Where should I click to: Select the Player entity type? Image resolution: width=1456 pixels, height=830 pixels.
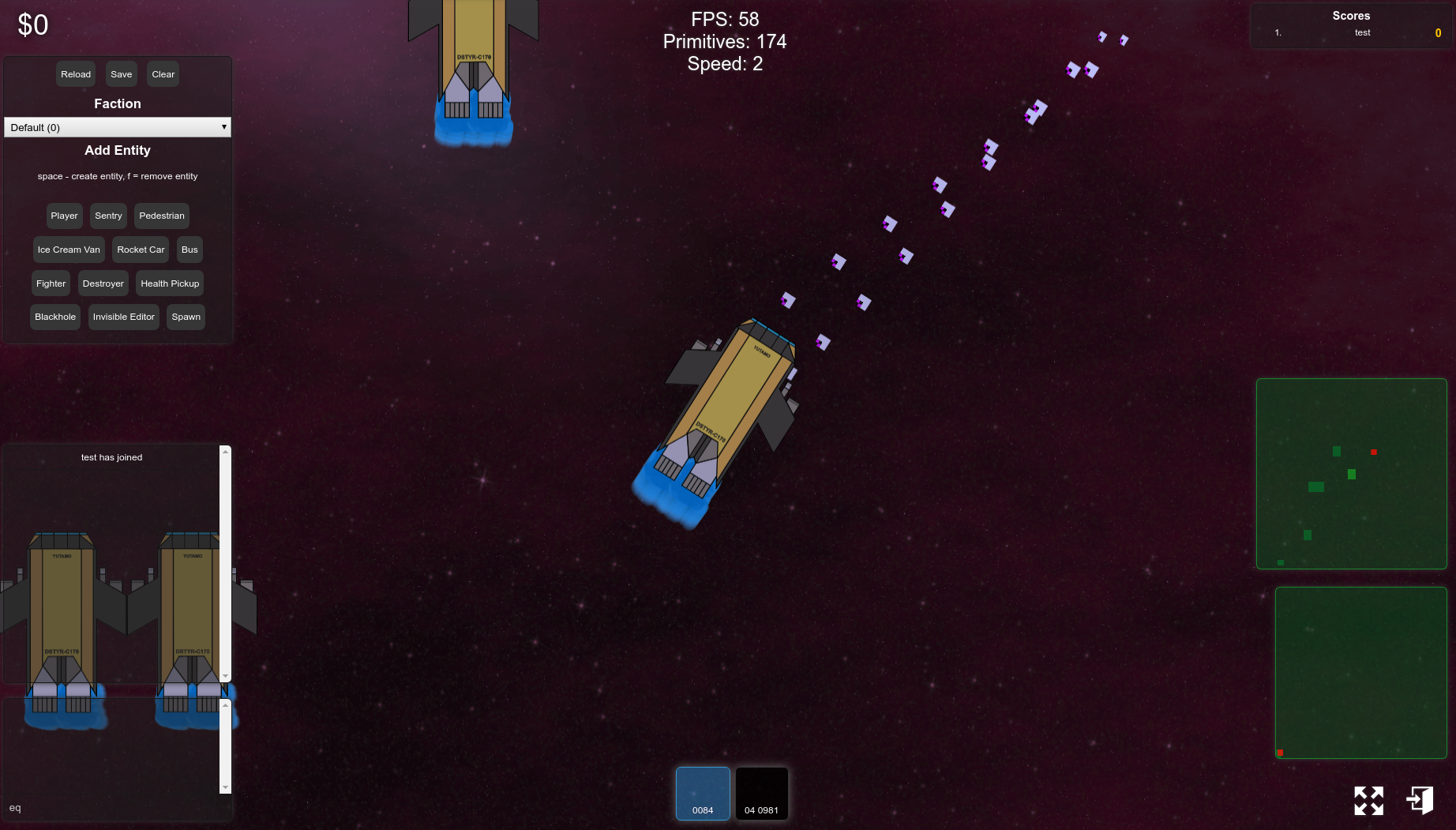pyautogui.click(x=64, y=216)
